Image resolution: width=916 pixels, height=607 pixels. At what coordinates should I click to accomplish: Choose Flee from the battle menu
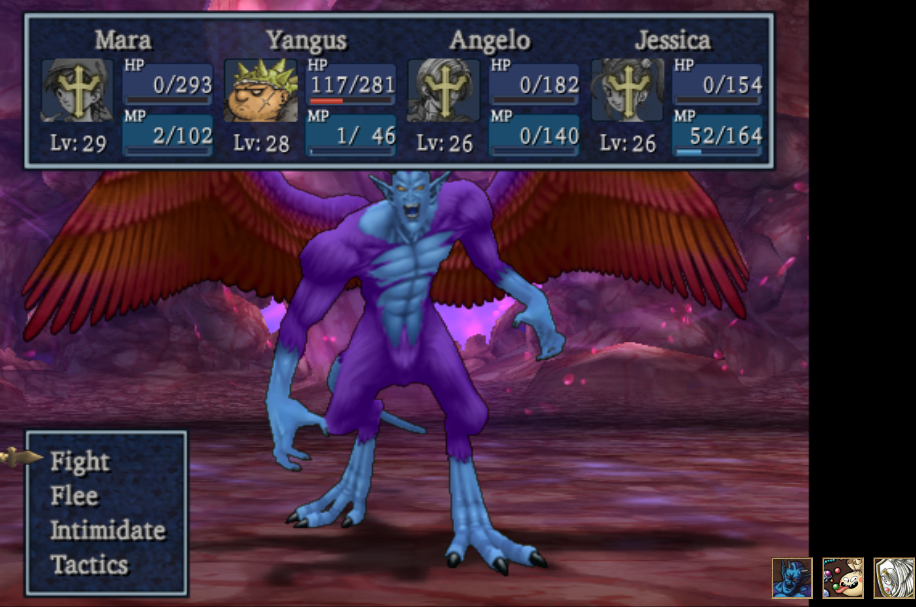pos(75,496)
